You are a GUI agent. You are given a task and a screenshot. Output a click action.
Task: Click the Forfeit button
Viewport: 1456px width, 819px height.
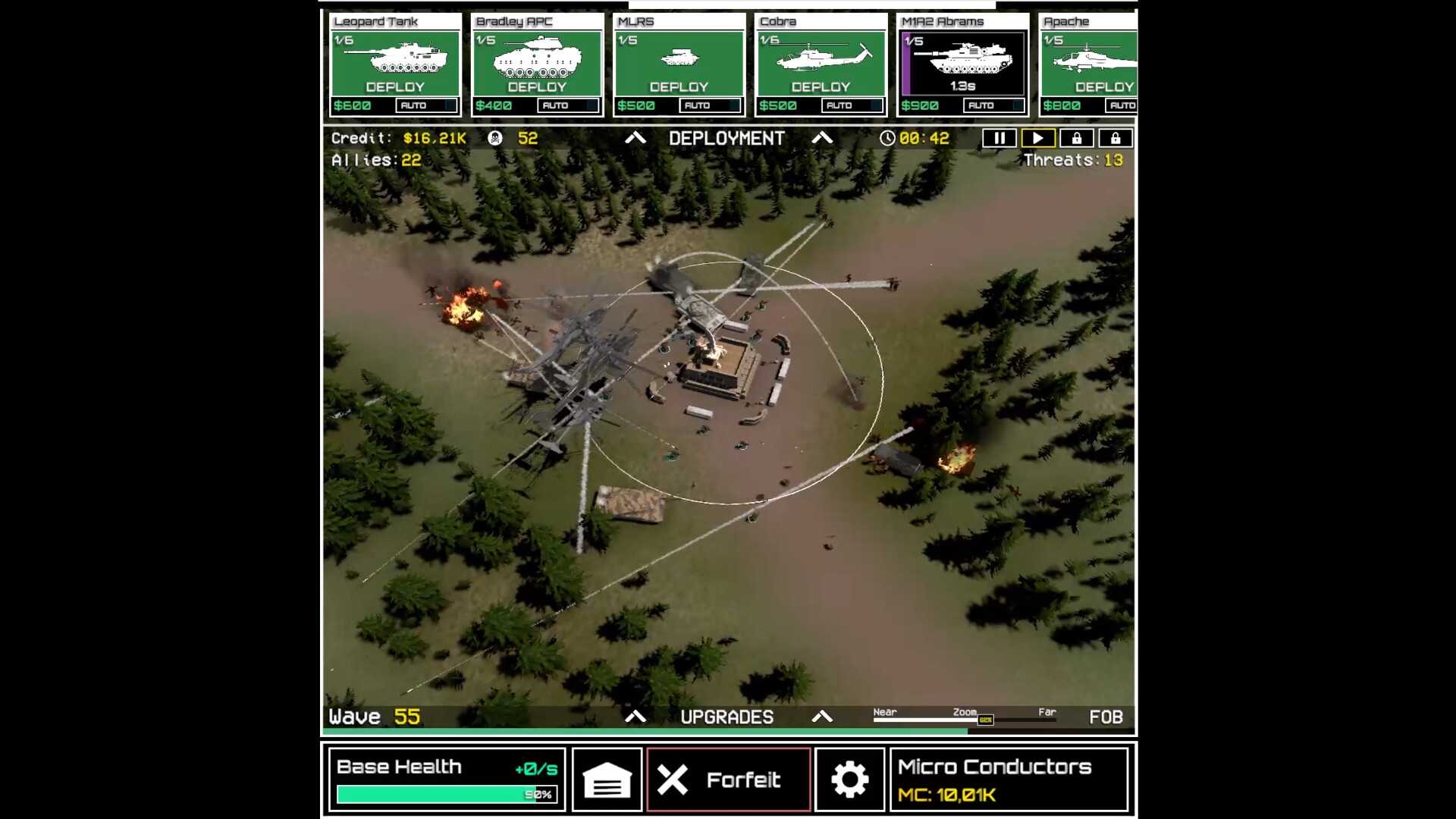coord(727,779)
